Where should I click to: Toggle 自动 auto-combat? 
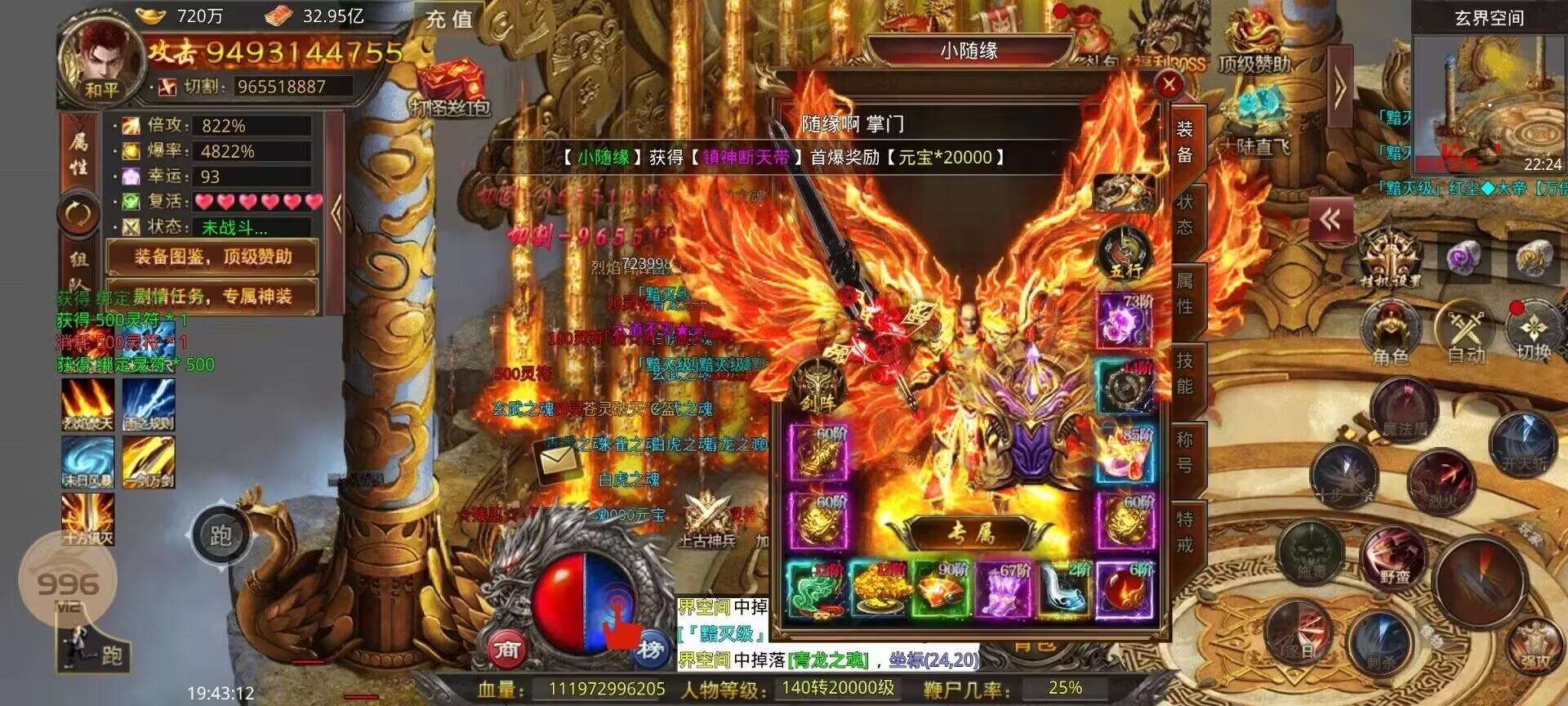pyautogui.click(x=1464, y=331)
